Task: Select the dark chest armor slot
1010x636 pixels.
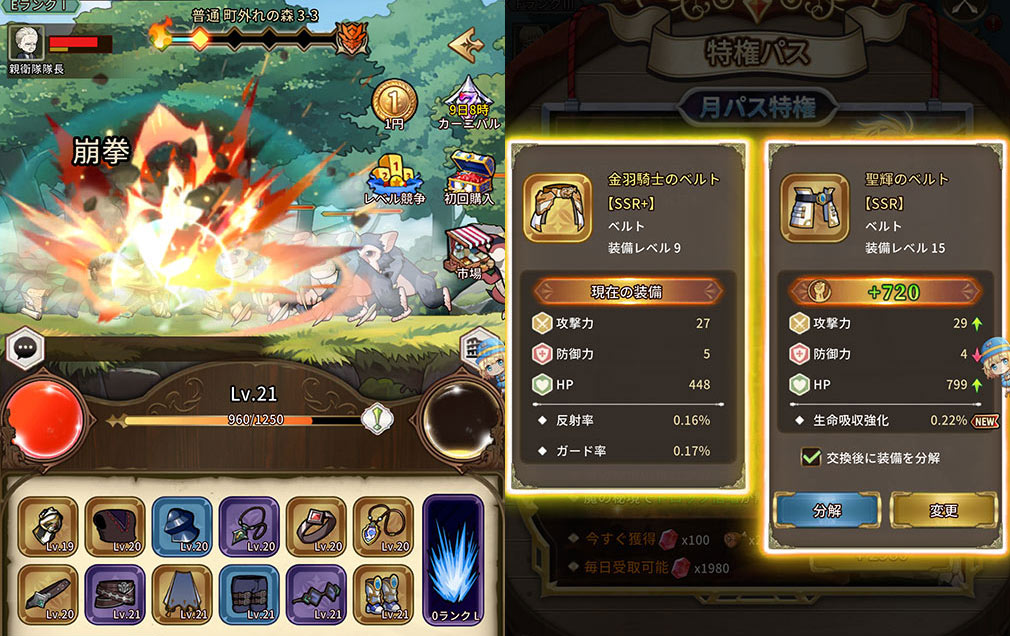Action: pos(113,526)
